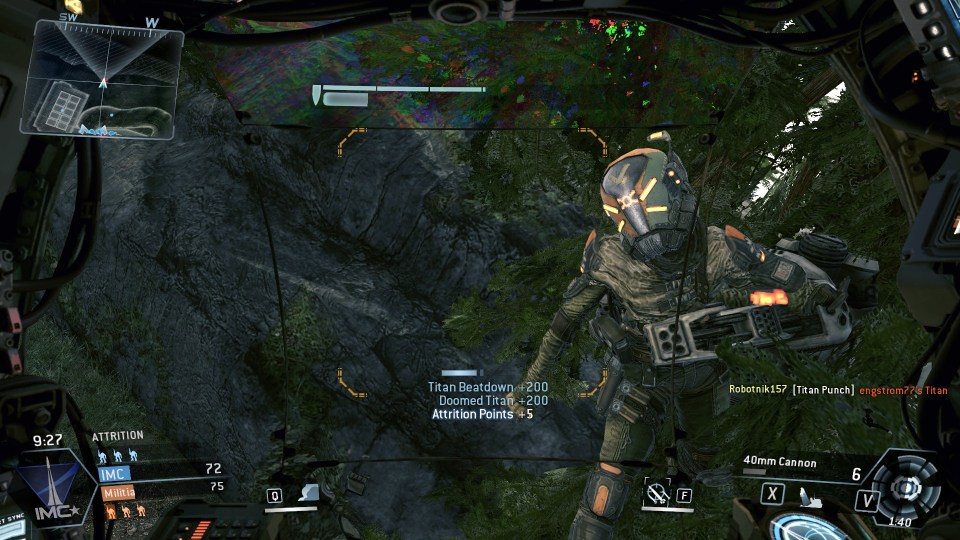Activate the tactical ability icon beside Q
This screenshot has width=960, height=540.
point(310,493)
